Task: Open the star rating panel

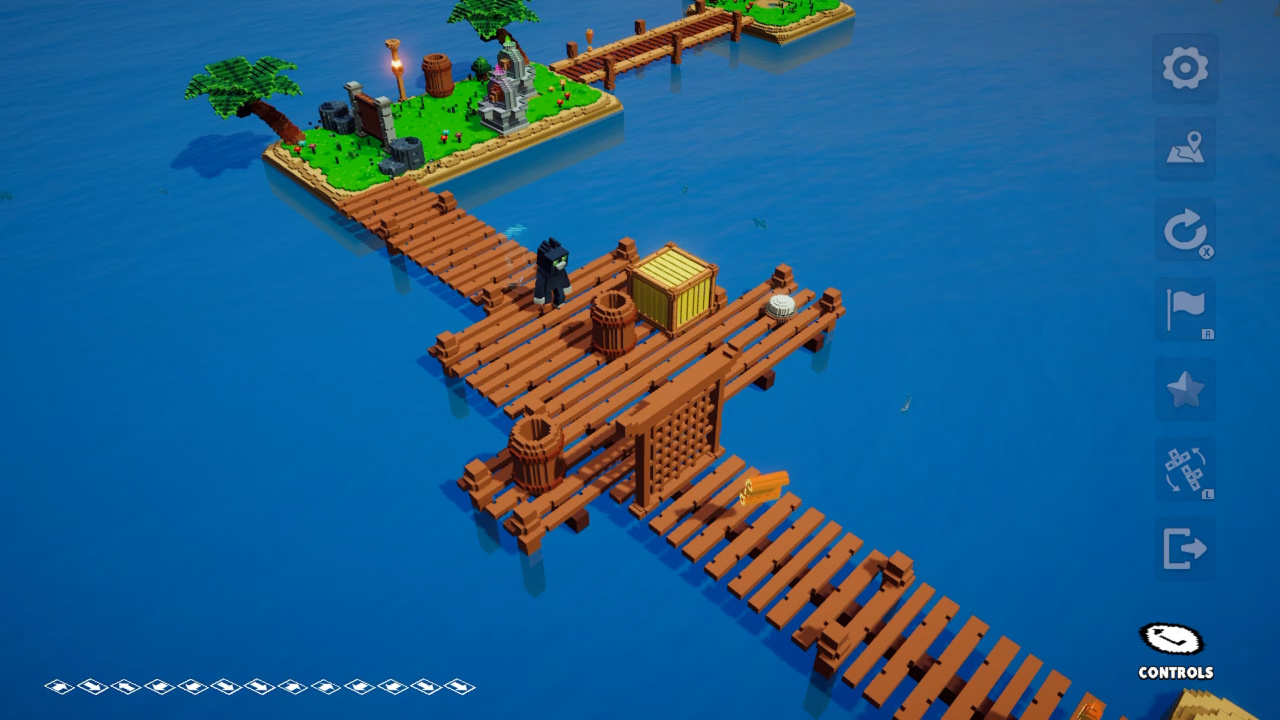Action: (1184, 388)
